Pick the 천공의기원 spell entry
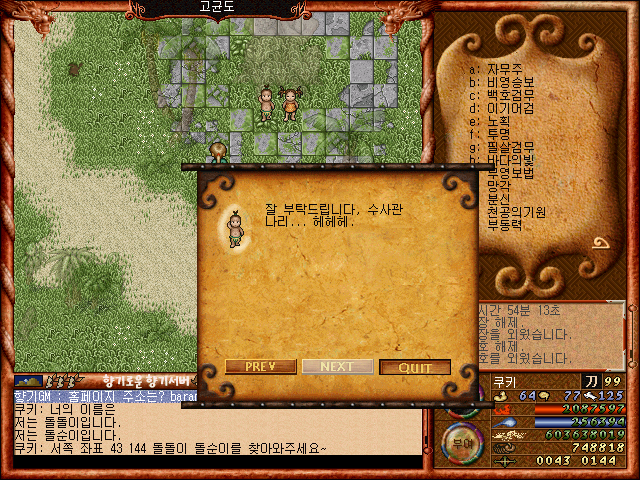Screen dimensions: 640x480 tap(515, 212)
